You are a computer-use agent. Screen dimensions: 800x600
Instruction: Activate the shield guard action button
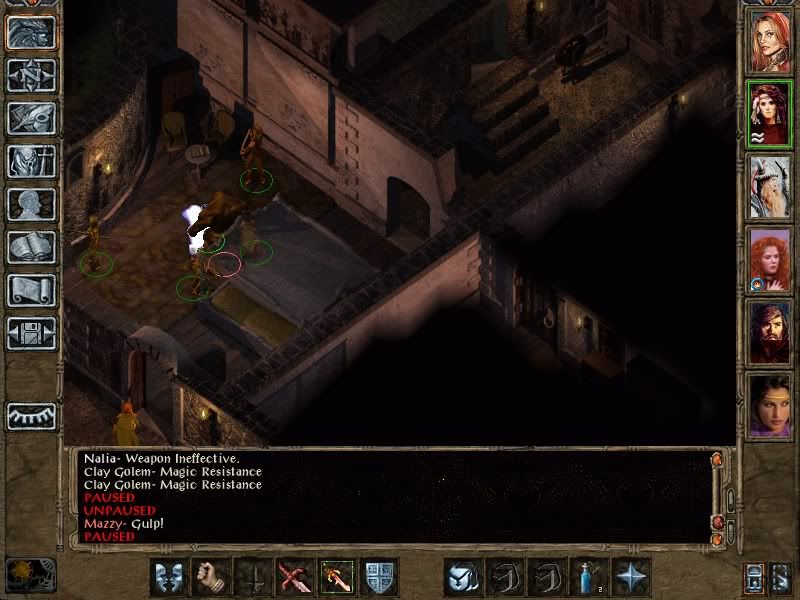pos(379,577)
